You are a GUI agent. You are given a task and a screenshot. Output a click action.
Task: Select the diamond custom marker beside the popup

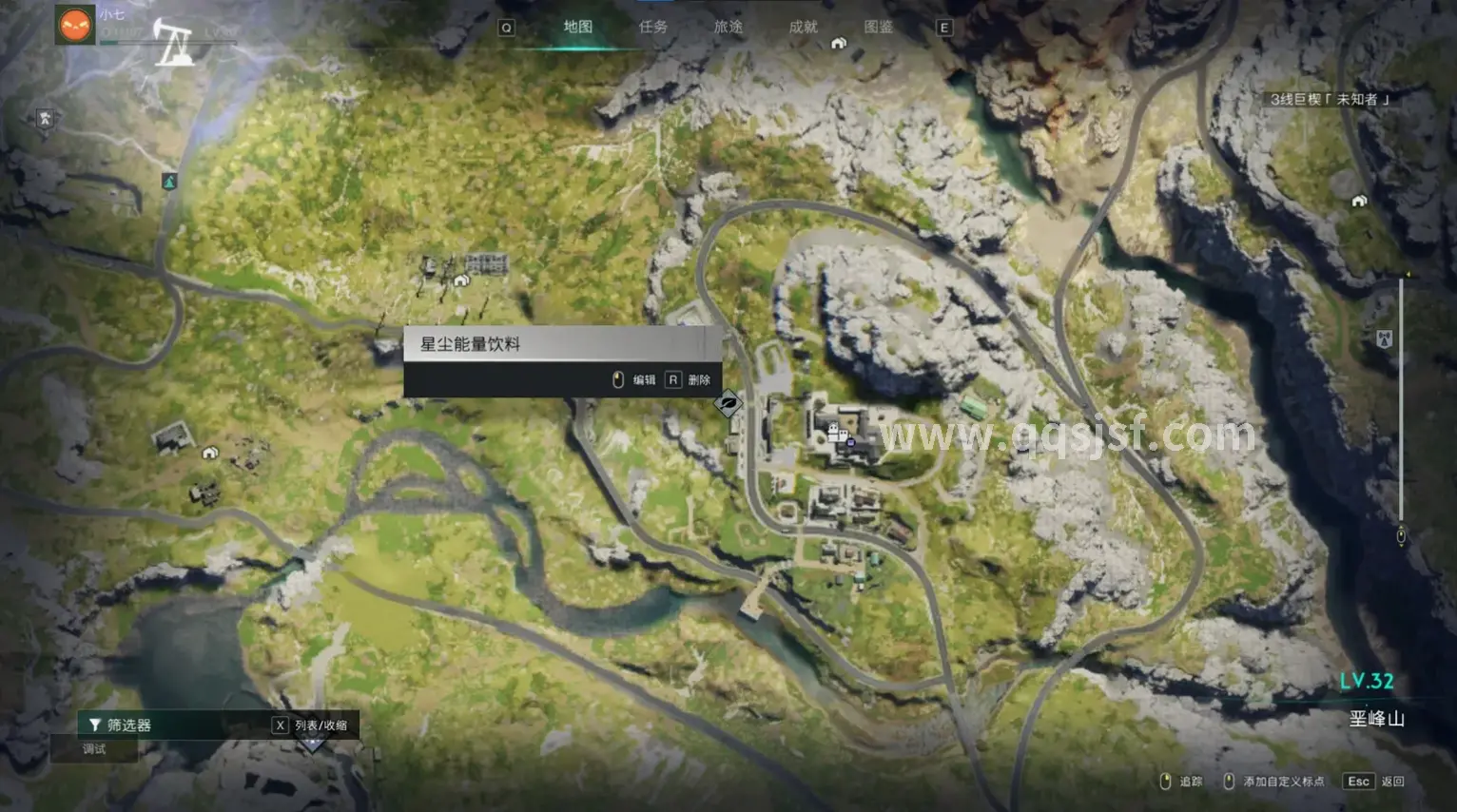(728, 403)
